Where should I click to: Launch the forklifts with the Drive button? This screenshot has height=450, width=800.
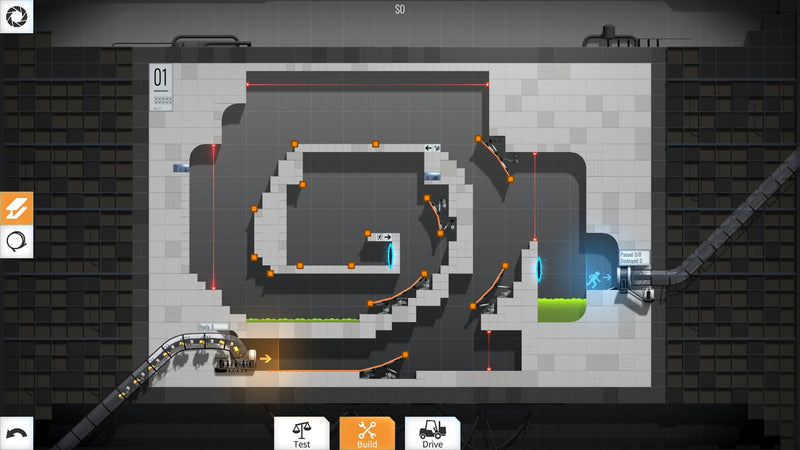(432, 433)
